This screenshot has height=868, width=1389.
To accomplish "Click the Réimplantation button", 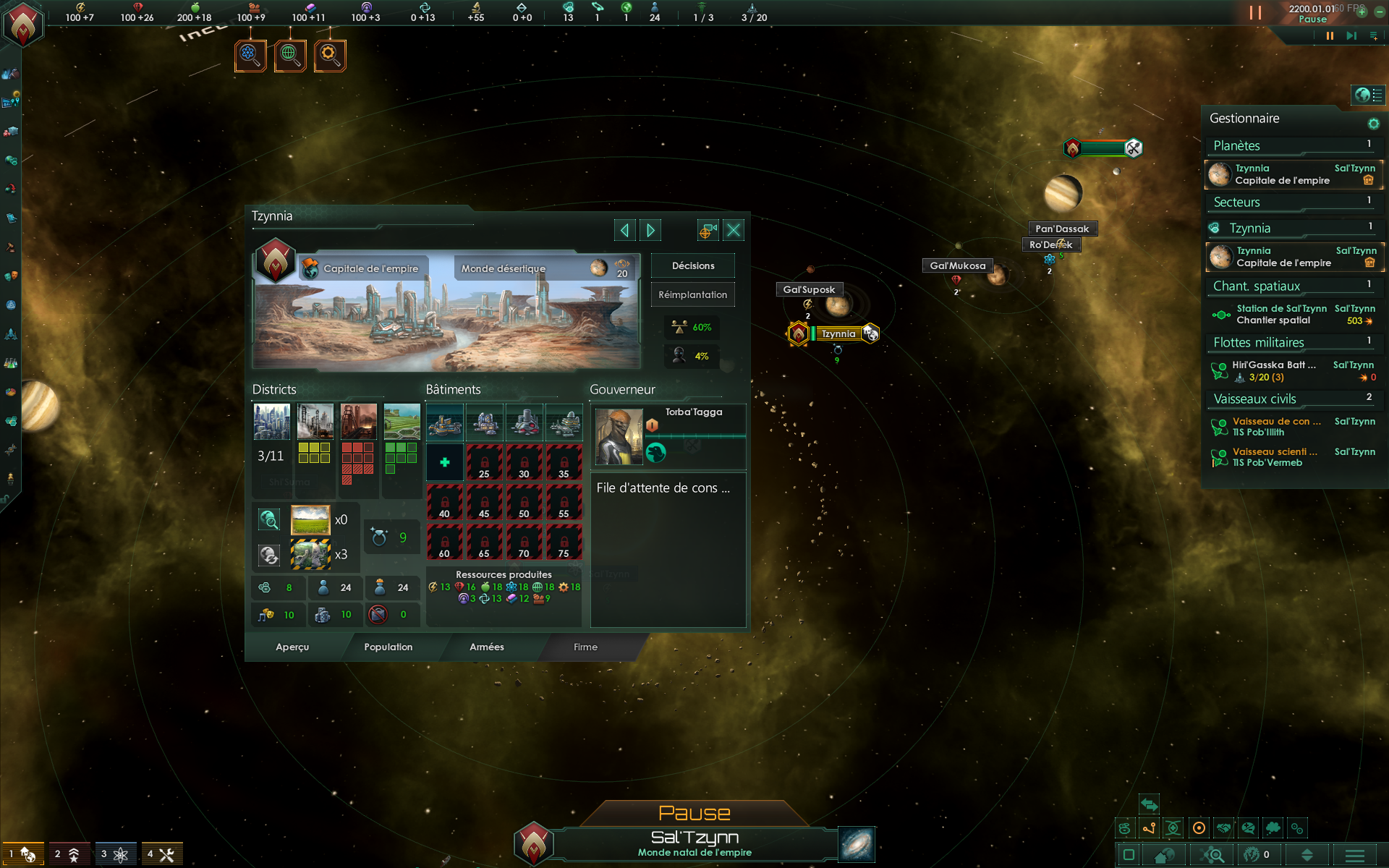I will (692, 294).
